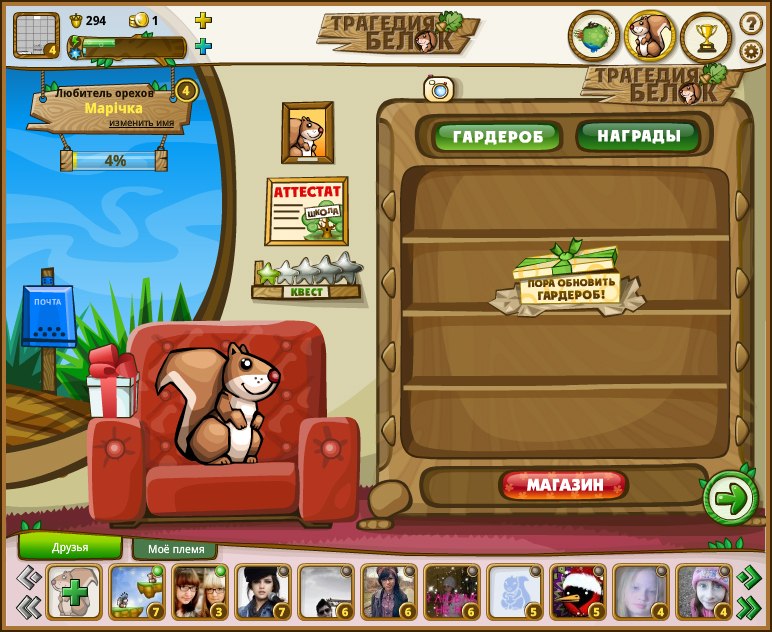Open the green planet round button
Viewport: 772px width, 632px height.
[593, 37]
